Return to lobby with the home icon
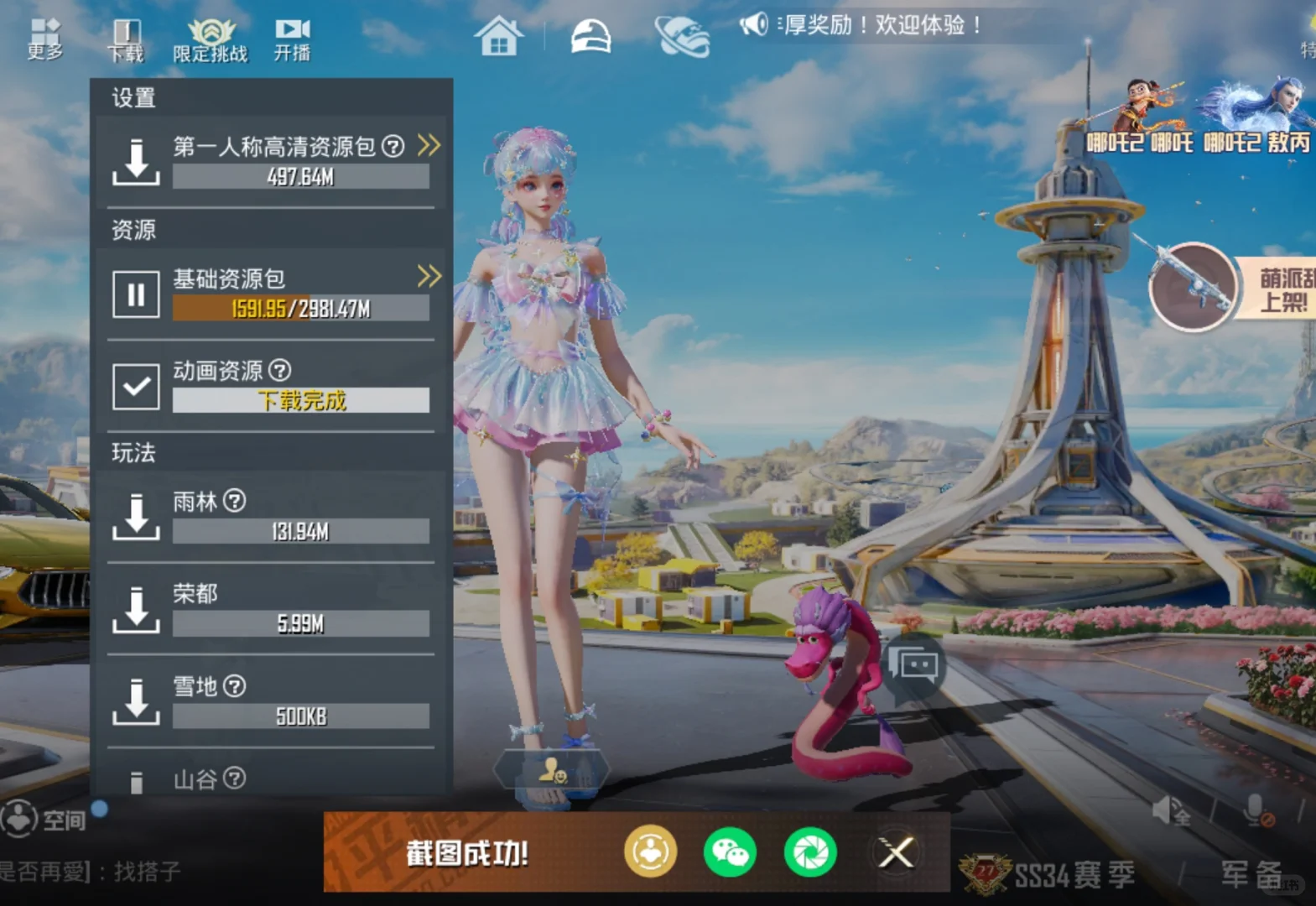The height and width of the screenshot is (906, 1316). pos(501,37)
